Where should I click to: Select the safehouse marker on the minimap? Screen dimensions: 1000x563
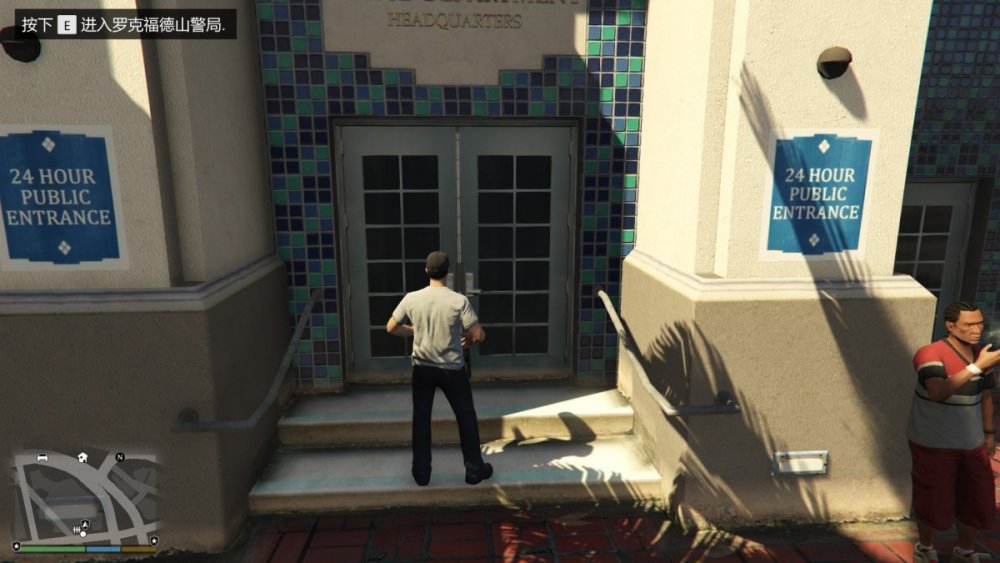point(83,457)
